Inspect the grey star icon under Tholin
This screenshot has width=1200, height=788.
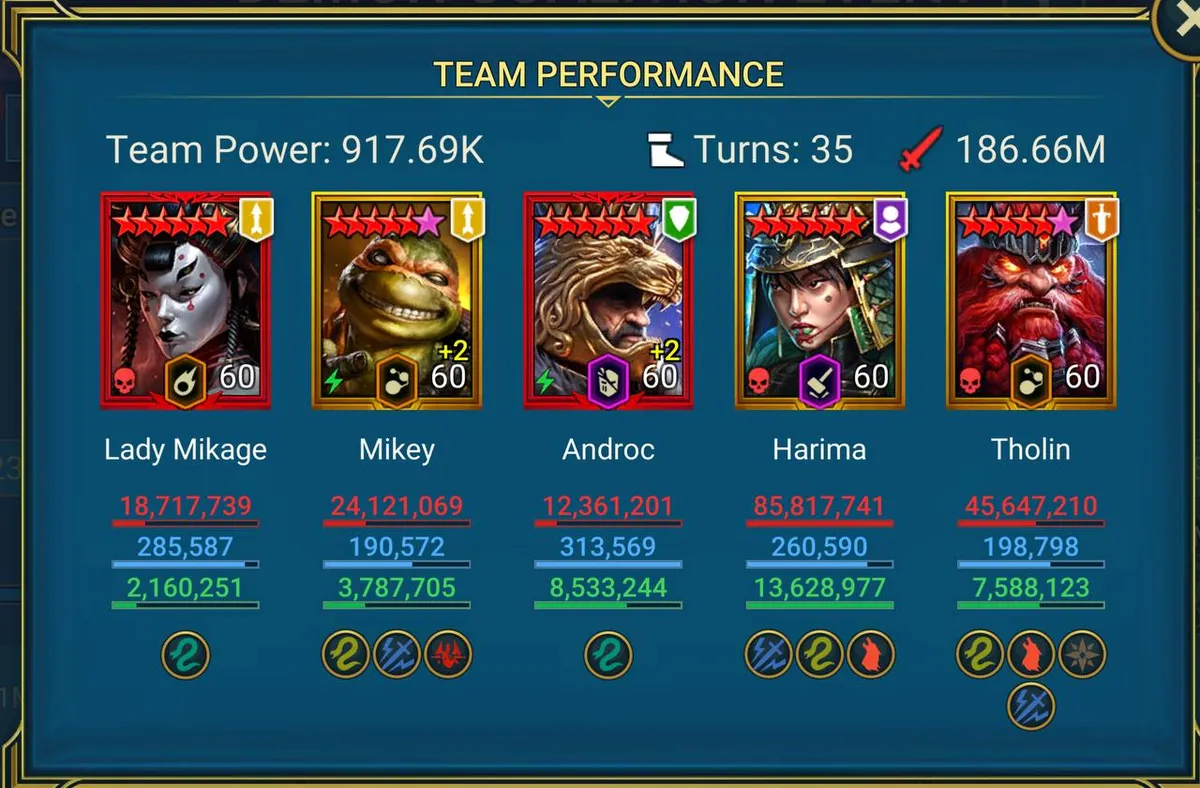coord(1082,655)
